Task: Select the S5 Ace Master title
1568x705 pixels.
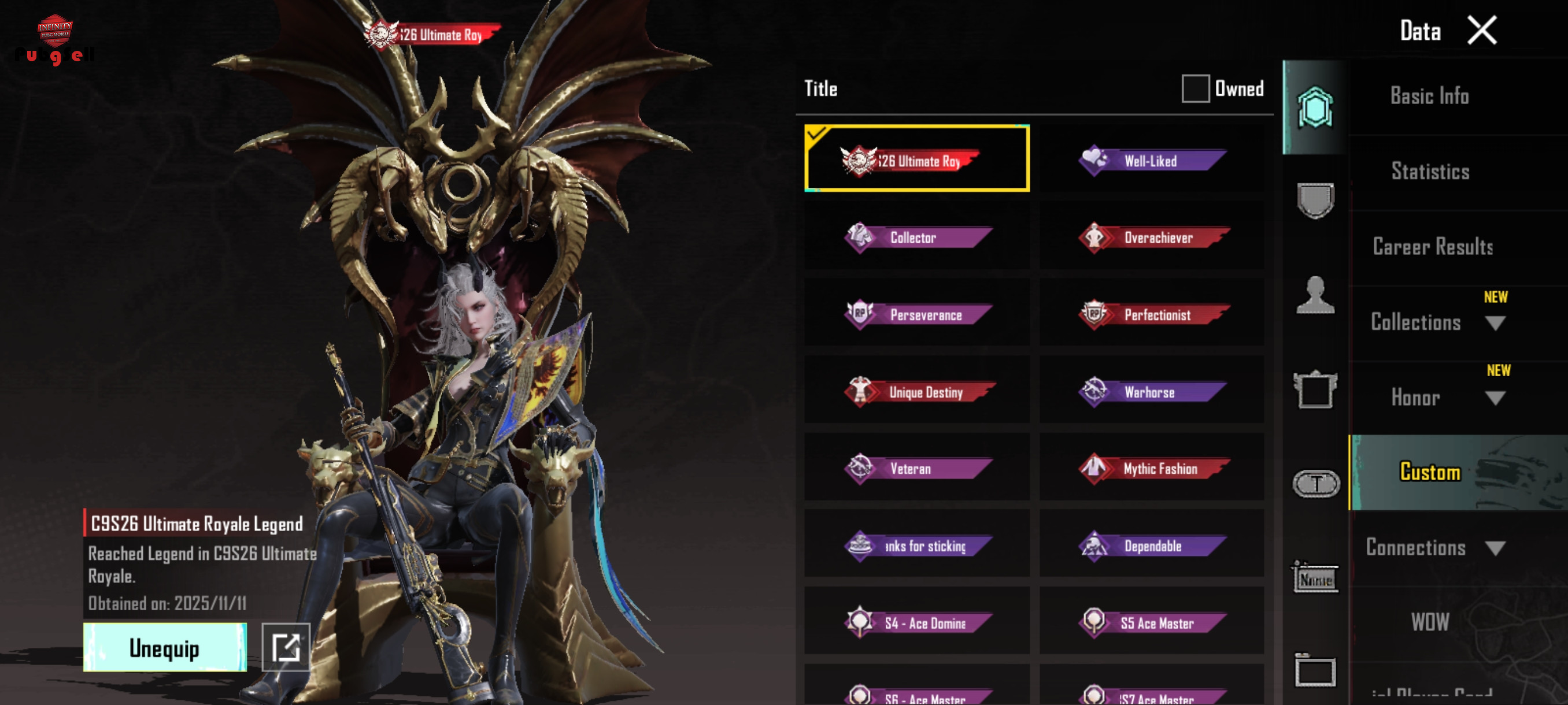Action: click(x=1151, y=623)
